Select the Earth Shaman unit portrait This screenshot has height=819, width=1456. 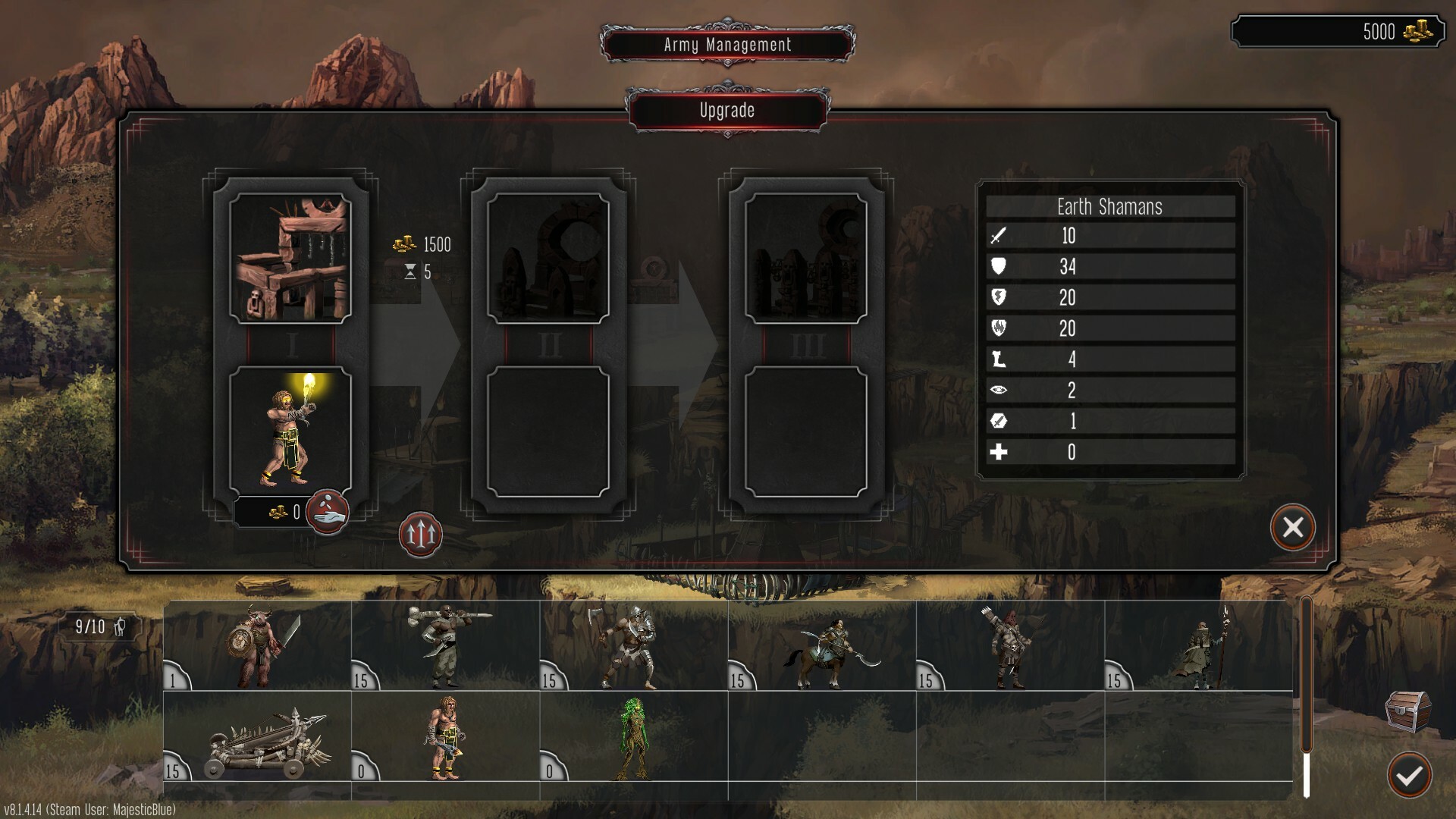click(290, 431)
